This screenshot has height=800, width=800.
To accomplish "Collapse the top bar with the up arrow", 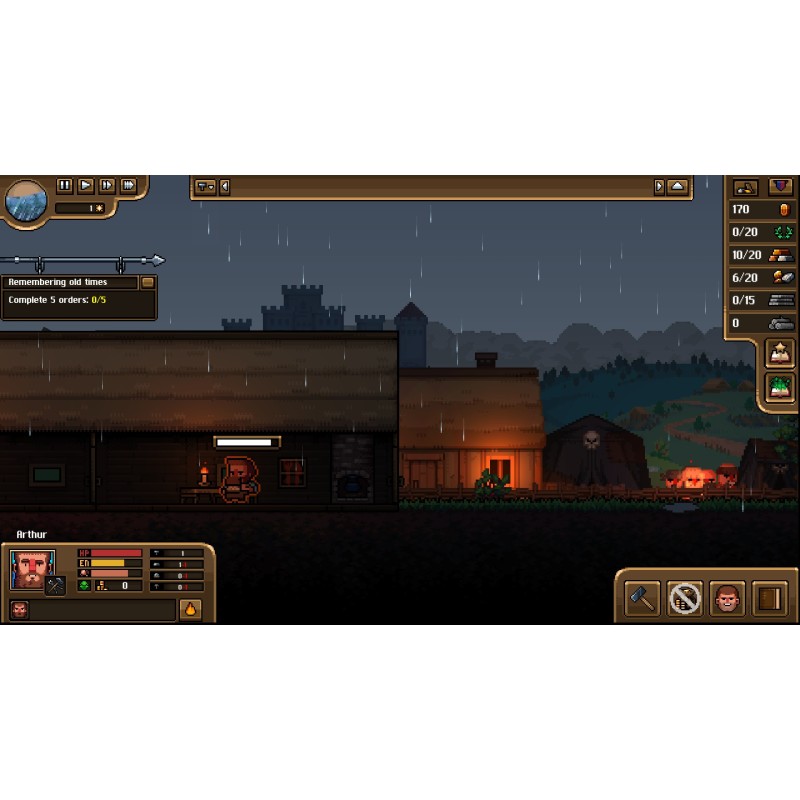I will 678,187.
